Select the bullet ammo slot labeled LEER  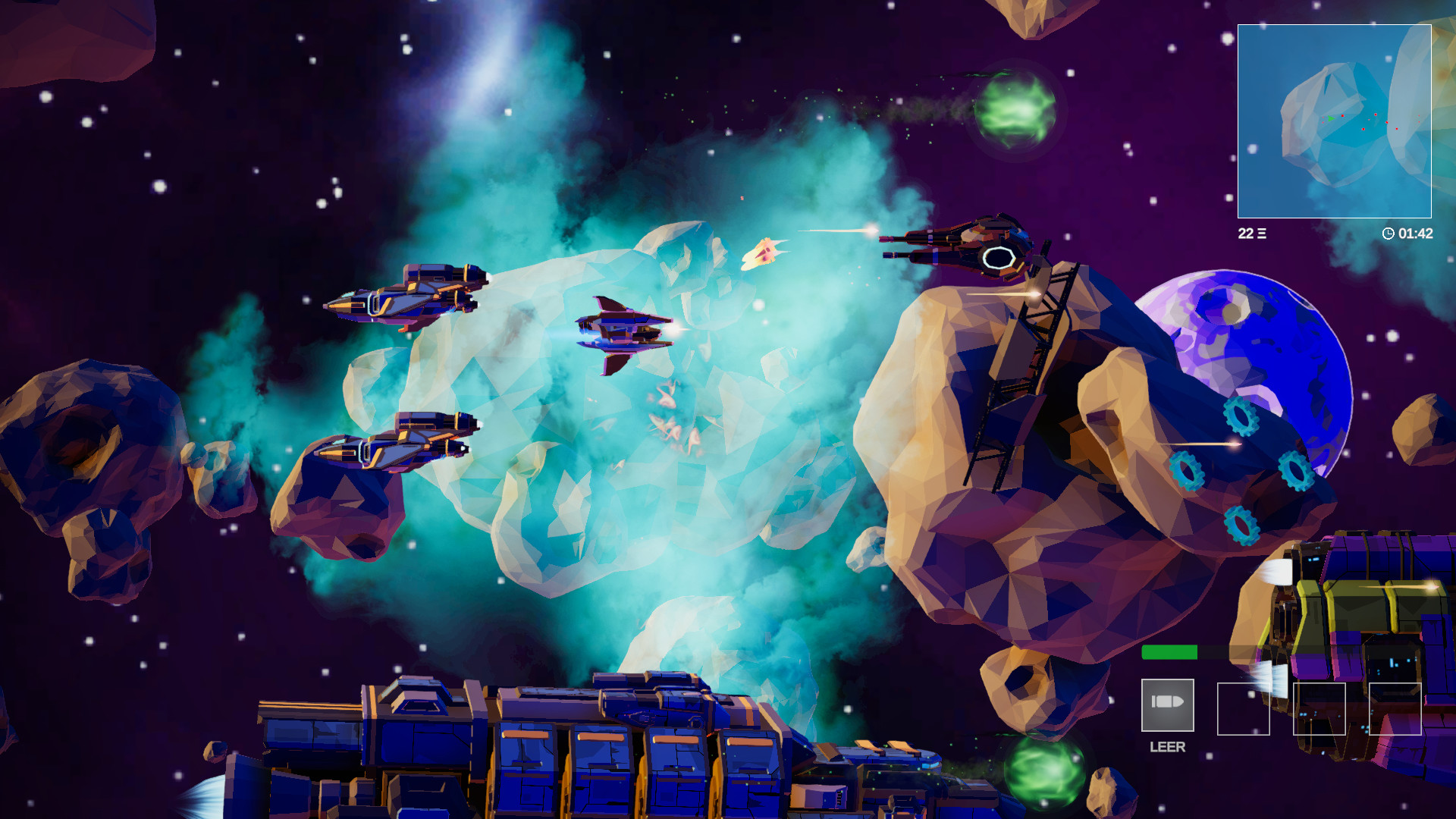pyautogui.click(x=1167, y=705)
